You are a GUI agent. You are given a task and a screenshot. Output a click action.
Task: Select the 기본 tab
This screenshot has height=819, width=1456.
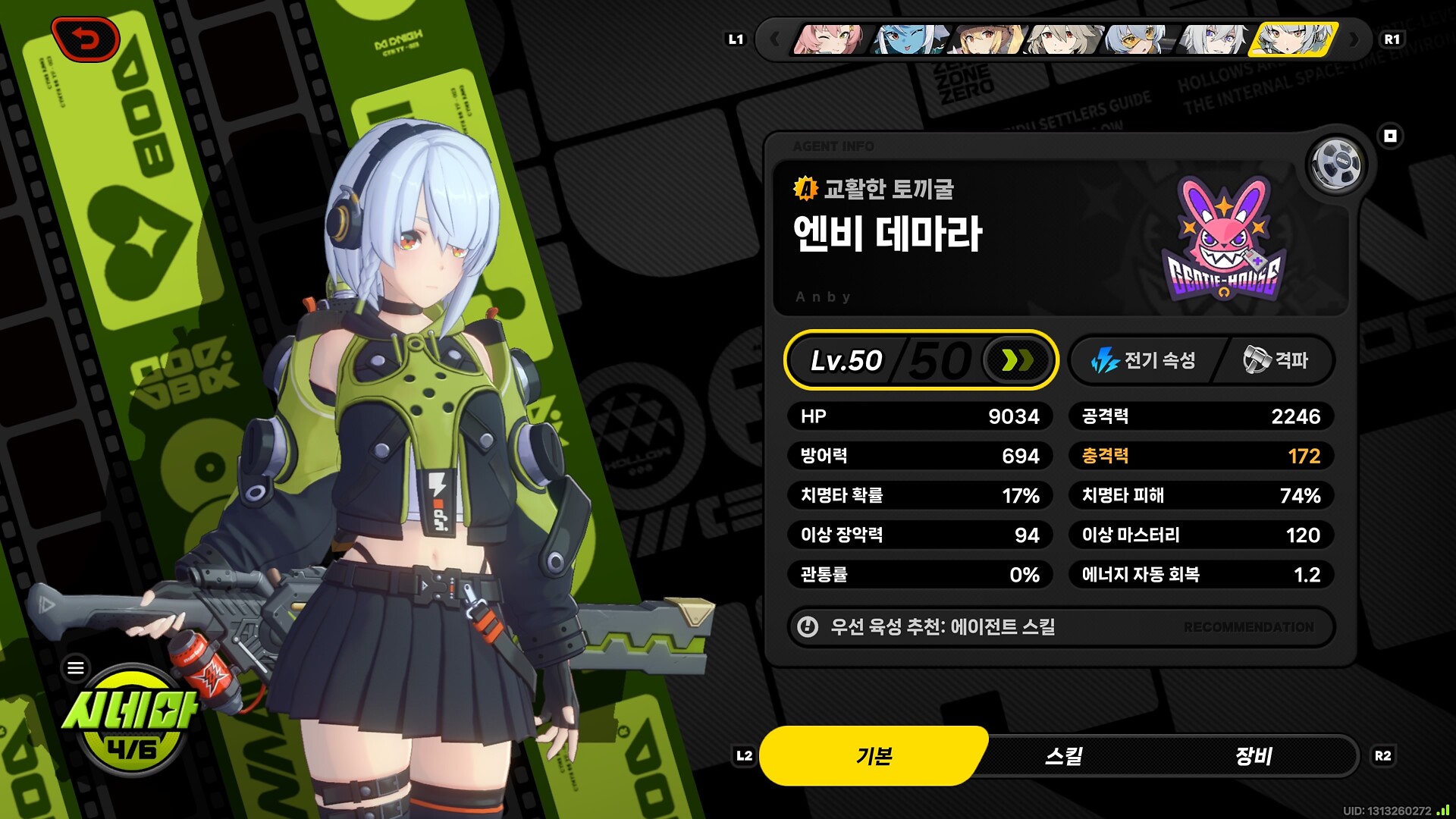pyautogui.click(x=874, y=756)
